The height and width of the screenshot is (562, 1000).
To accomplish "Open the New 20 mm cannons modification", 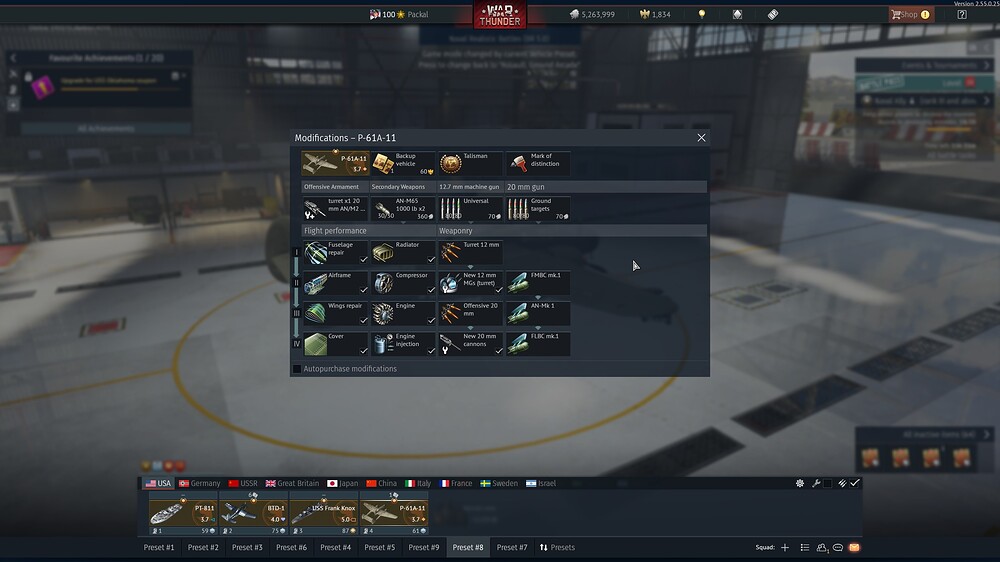I will coord(471,343).
